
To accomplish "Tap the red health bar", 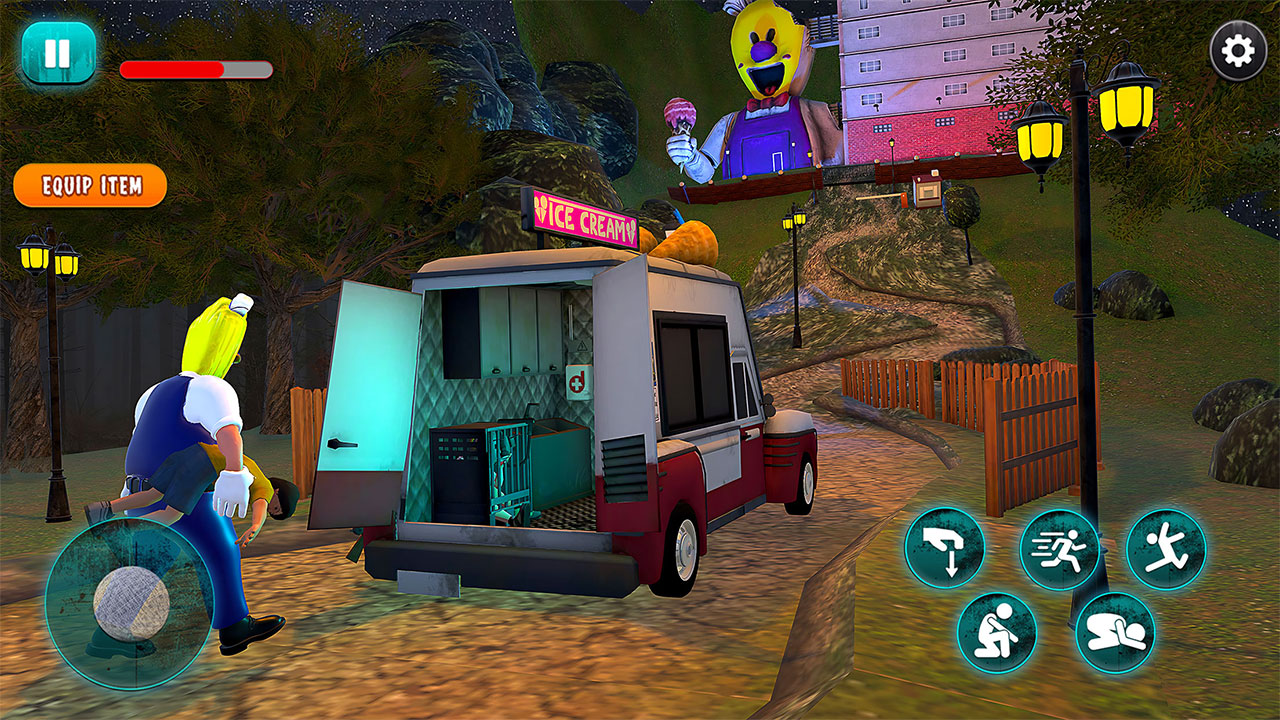I will [x=170, y=70].
